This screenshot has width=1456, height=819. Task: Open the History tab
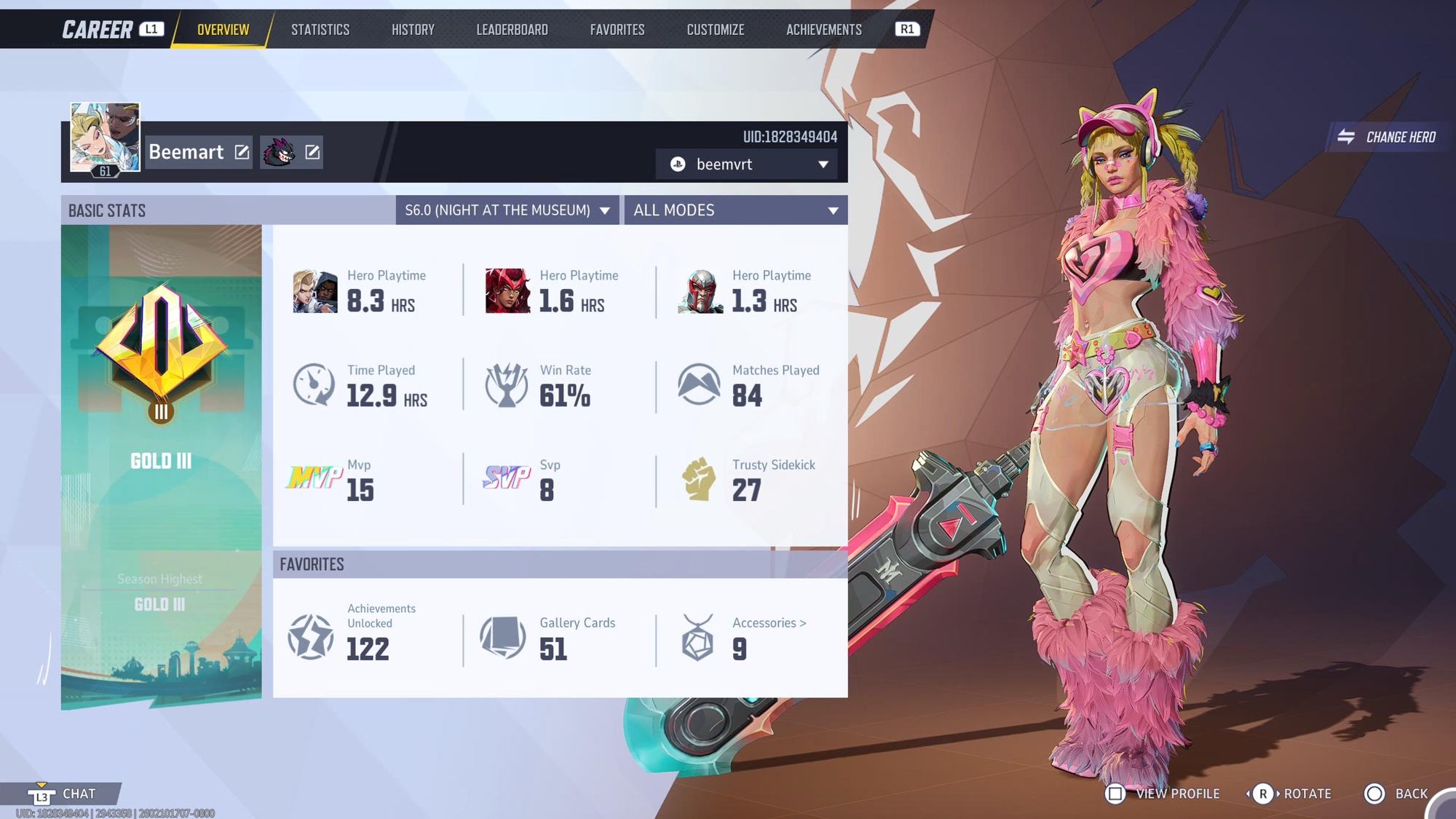point(413,30)
